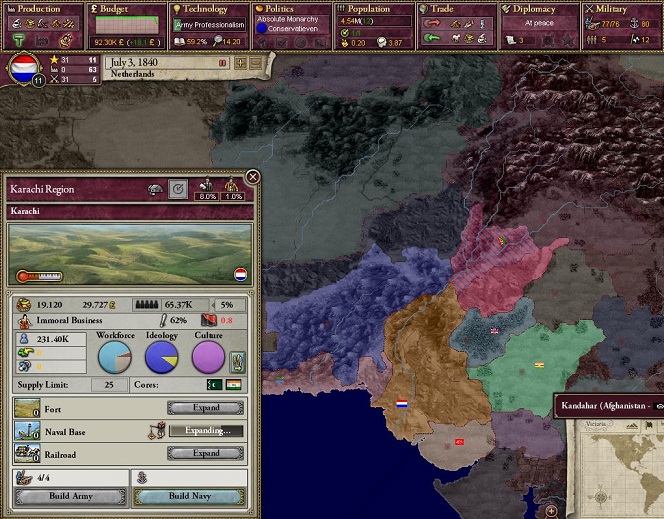Decrease game speed with the minus button
The height and width of the screenshot is (519, 664).
pos(256,63)
